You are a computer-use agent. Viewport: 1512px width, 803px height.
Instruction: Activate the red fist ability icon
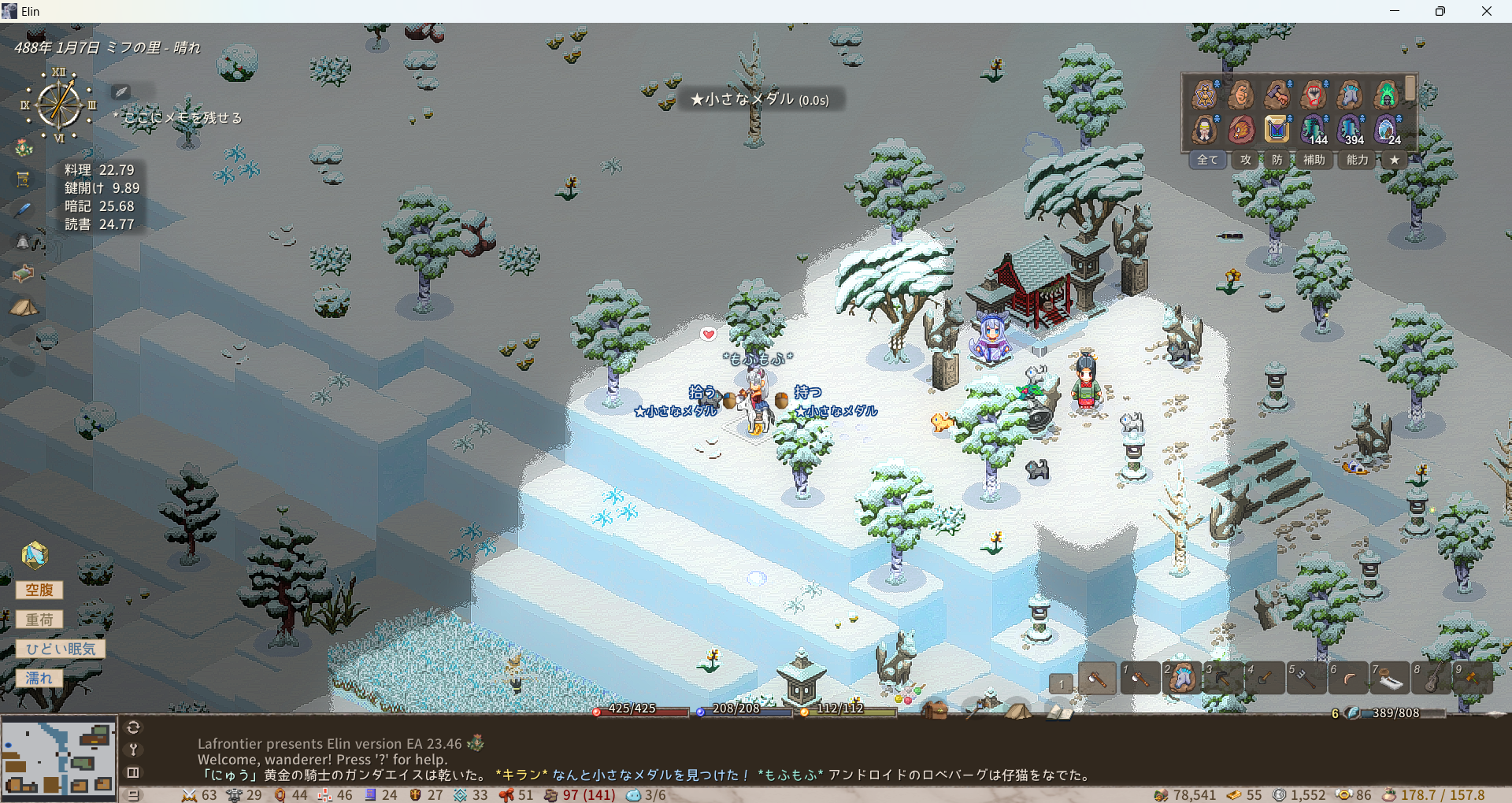tap(1313, 95)
